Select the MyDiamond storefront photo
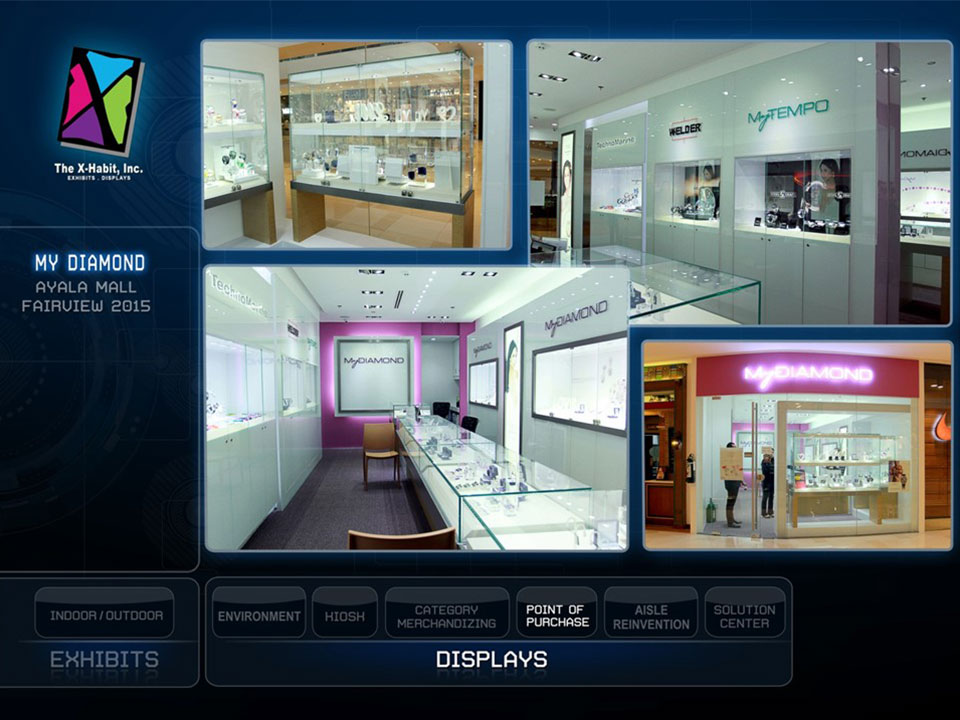Screen dimensions: 960x720 (797, 444)
